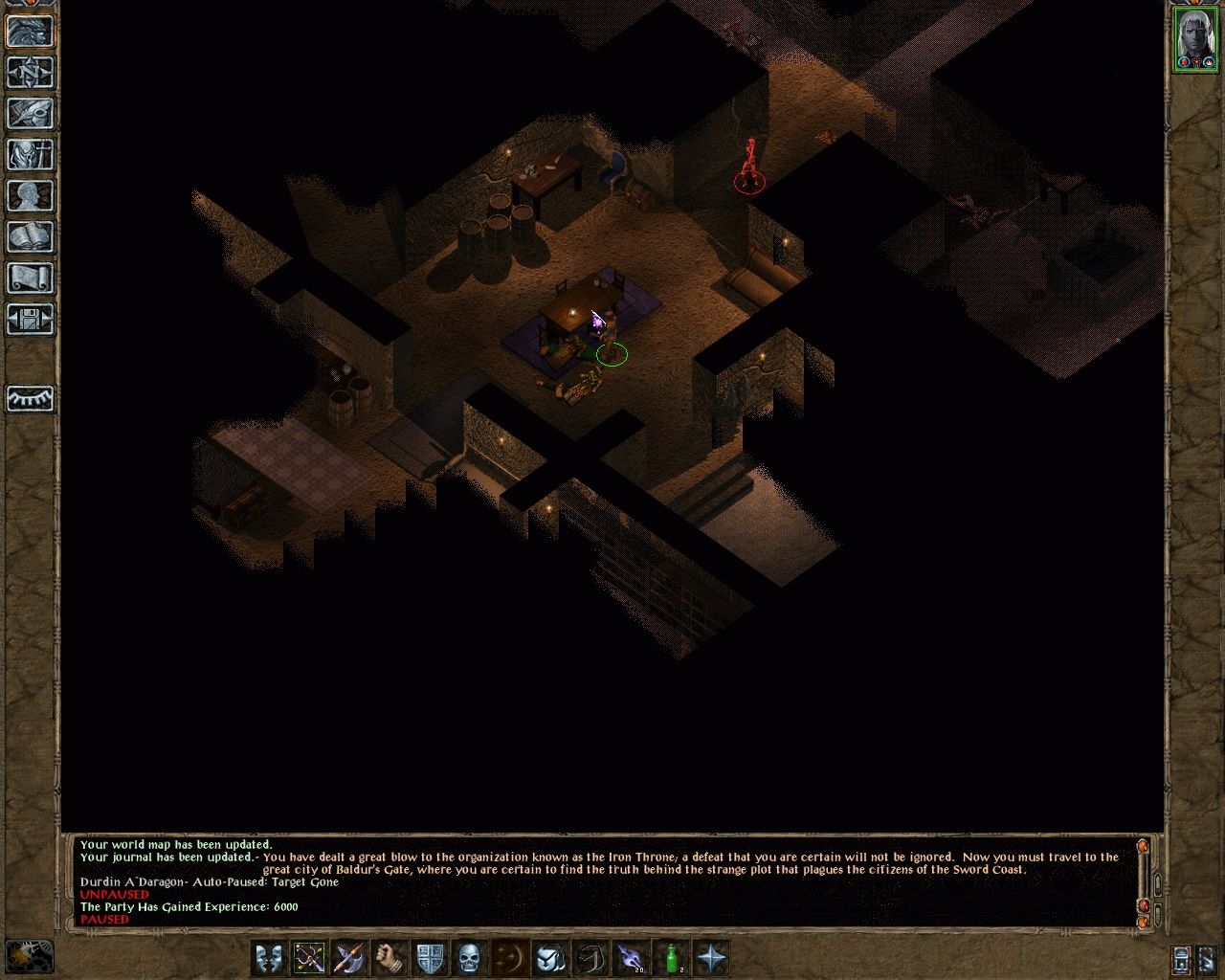Image resolution: width=1225 pixels, height=980 pixels.
Task: Click the rest button with the closed eye
Action: click(x=31, y=398)
